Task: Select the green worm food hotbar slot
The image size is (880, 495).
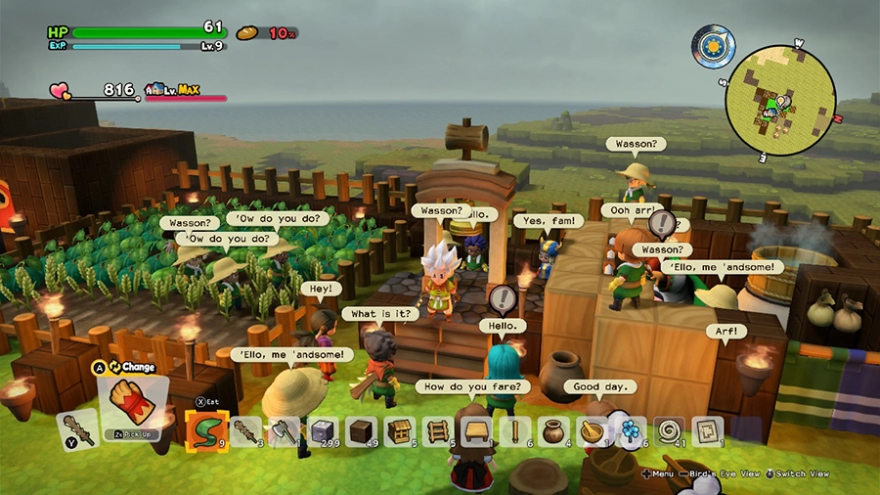Action: (206, 431)
